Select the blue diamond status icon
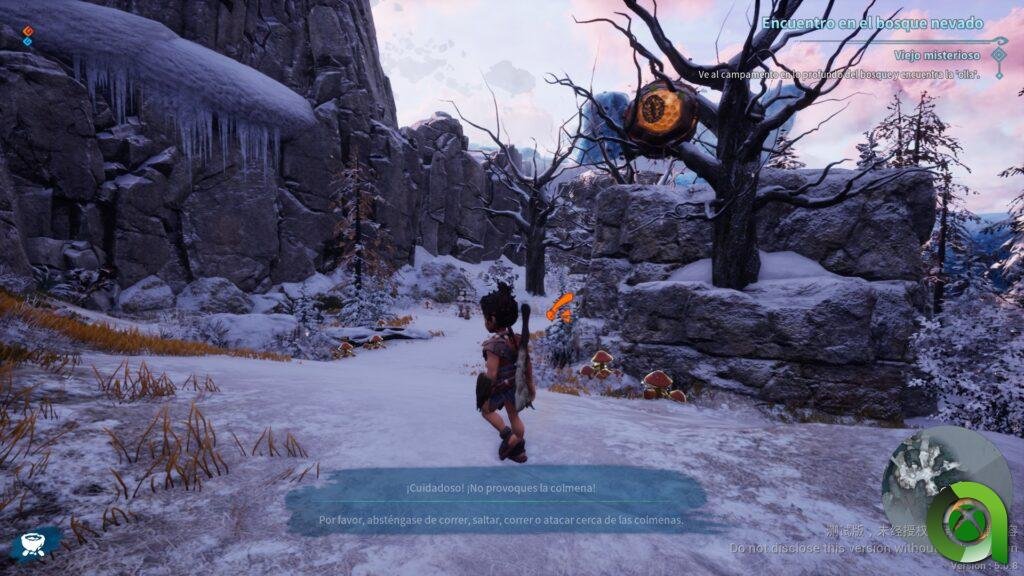This screenshot has height=576, width=1024. point(28,42)
